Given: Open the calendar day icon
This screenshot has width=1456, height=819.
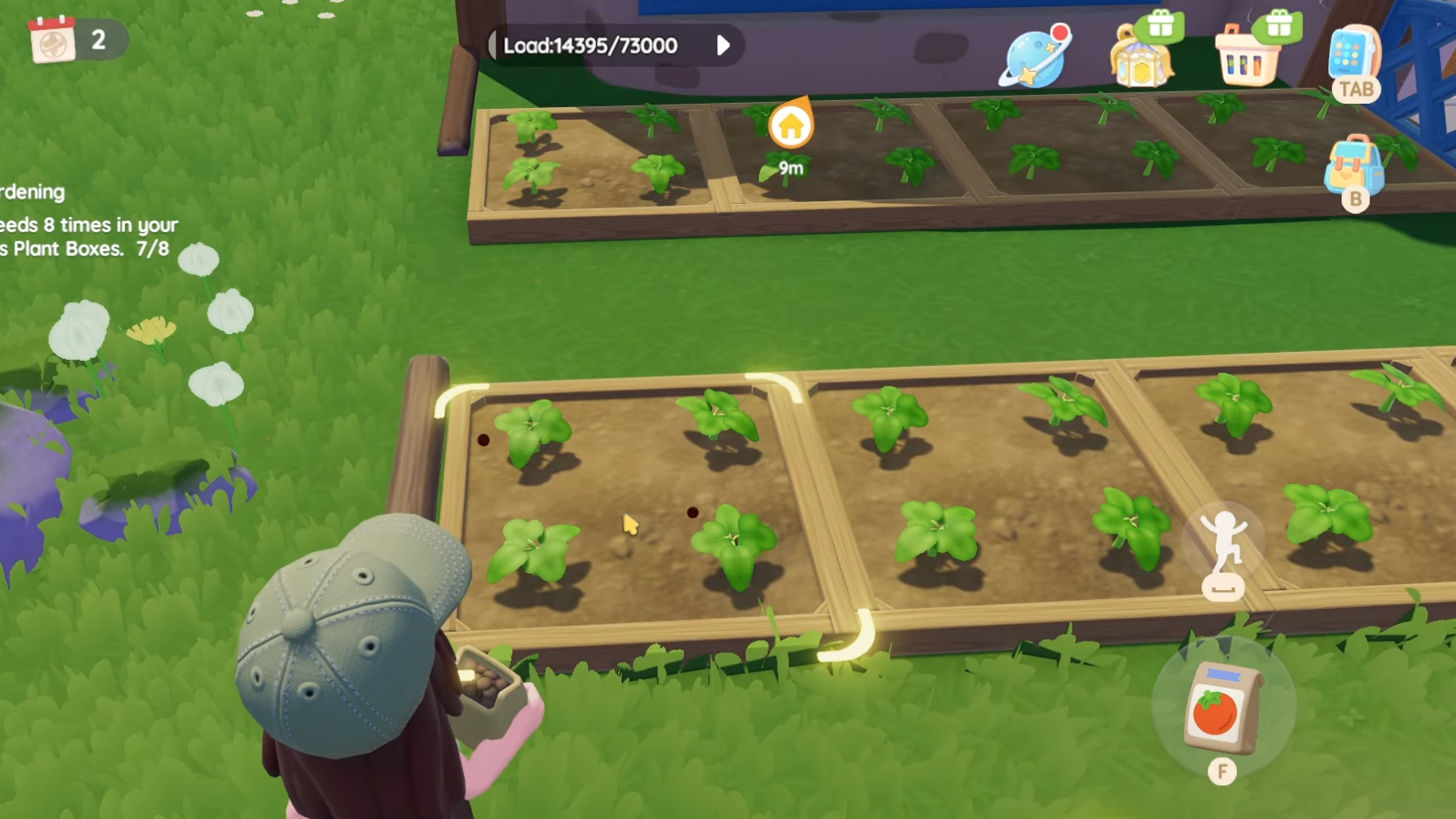Looking at the screenshot, I should [53, 40].
